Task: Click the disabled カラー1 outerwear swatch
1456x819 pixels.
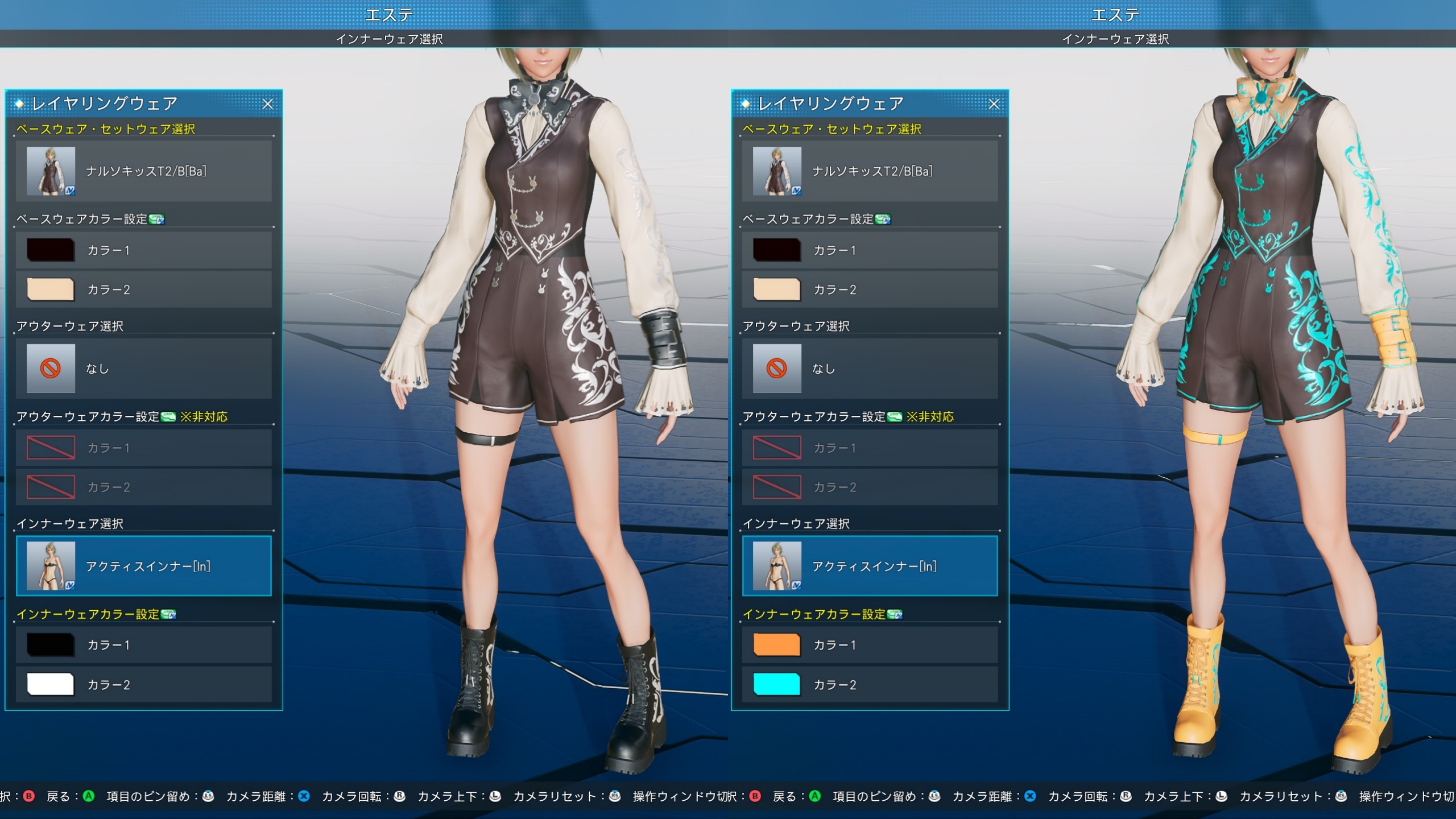Action: (x=50, y=448)
